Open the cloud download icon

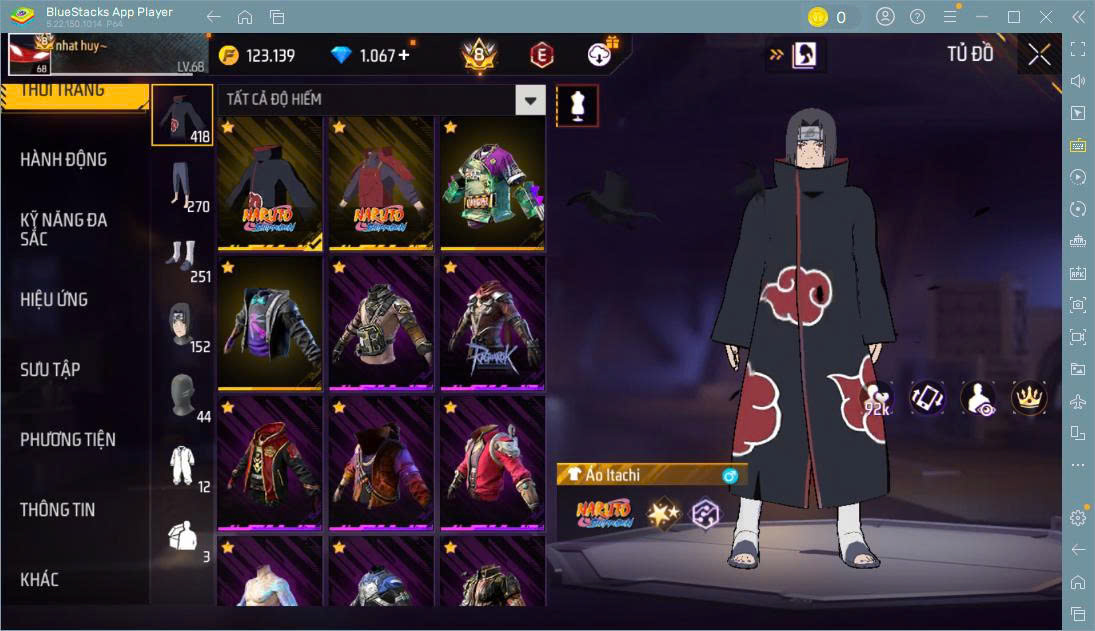click(600, 55)
